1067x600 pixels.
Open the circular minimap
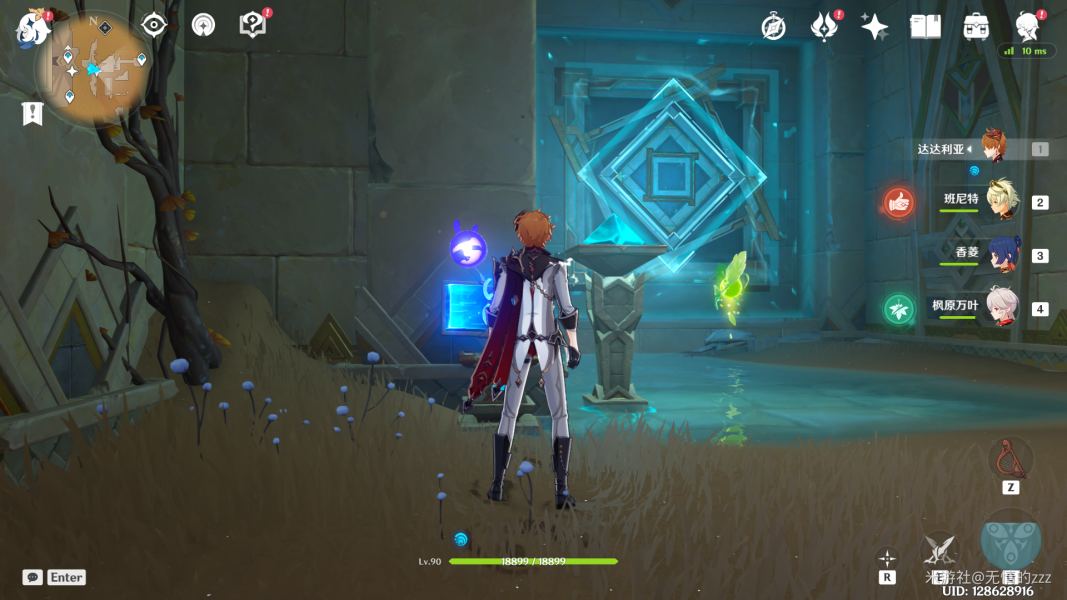tap(94, 68)
